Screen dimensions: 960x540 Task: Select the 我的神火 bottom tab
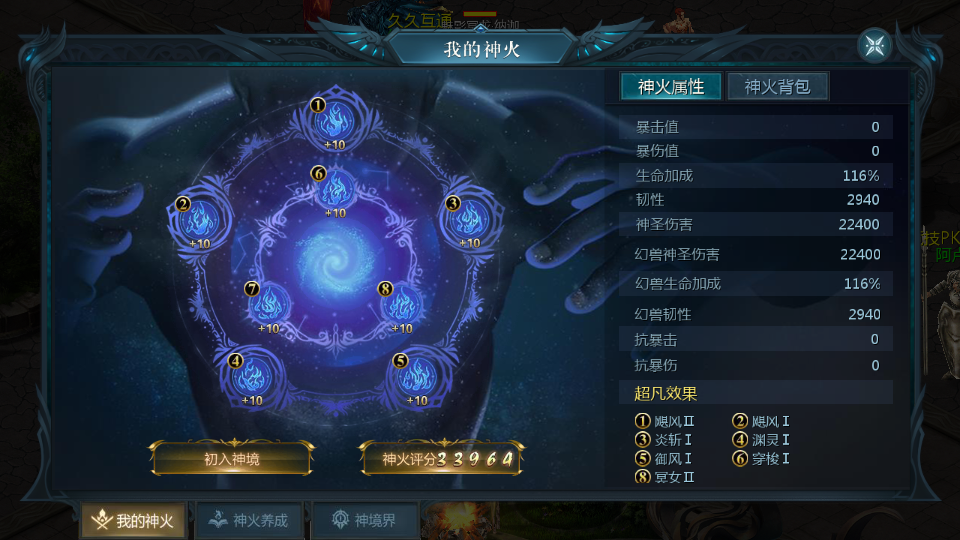[132, 520]
